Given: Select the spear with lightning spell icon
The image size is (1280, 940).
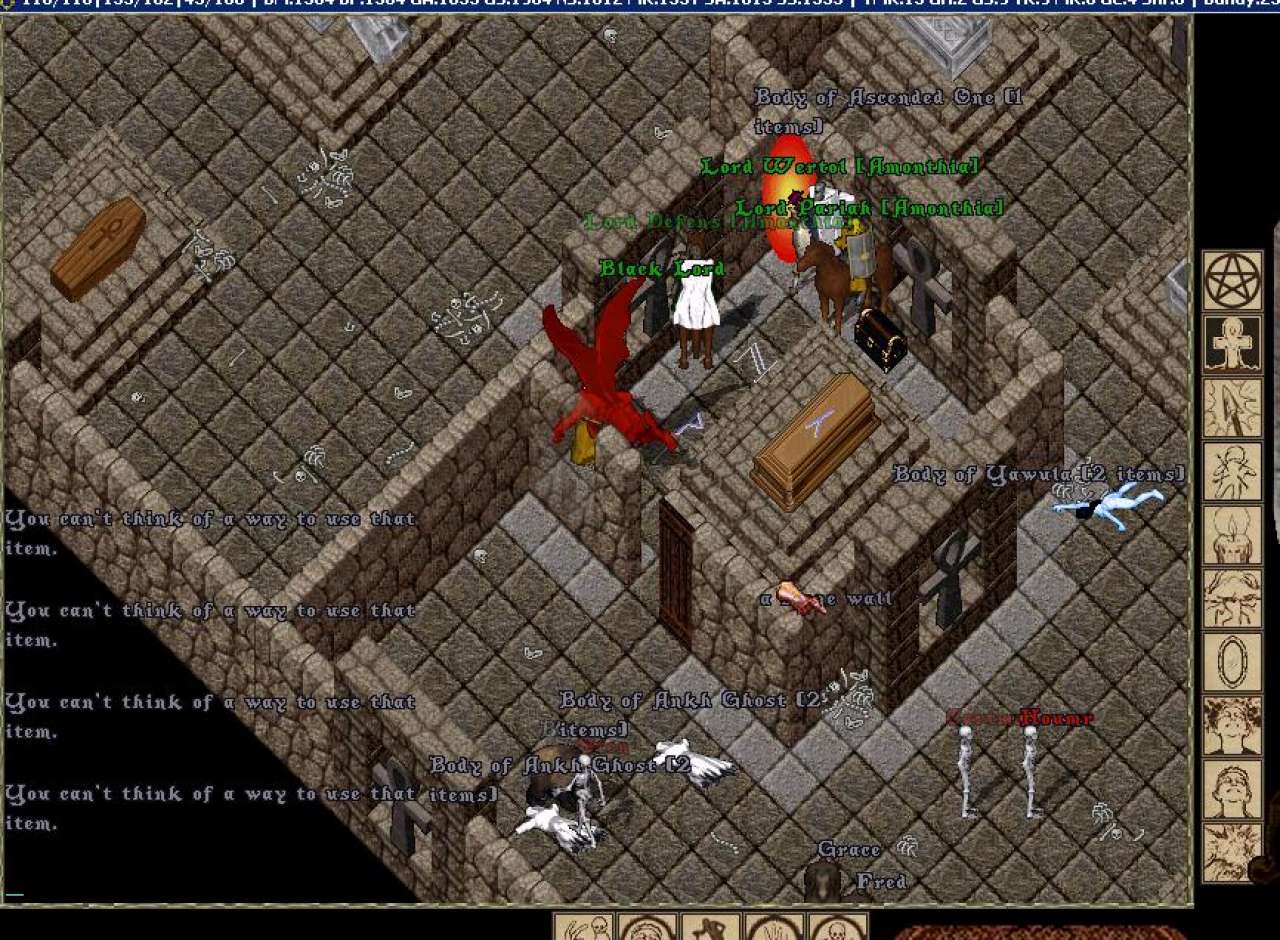Looking at the screenshot, I should (x=1232, y=408).
